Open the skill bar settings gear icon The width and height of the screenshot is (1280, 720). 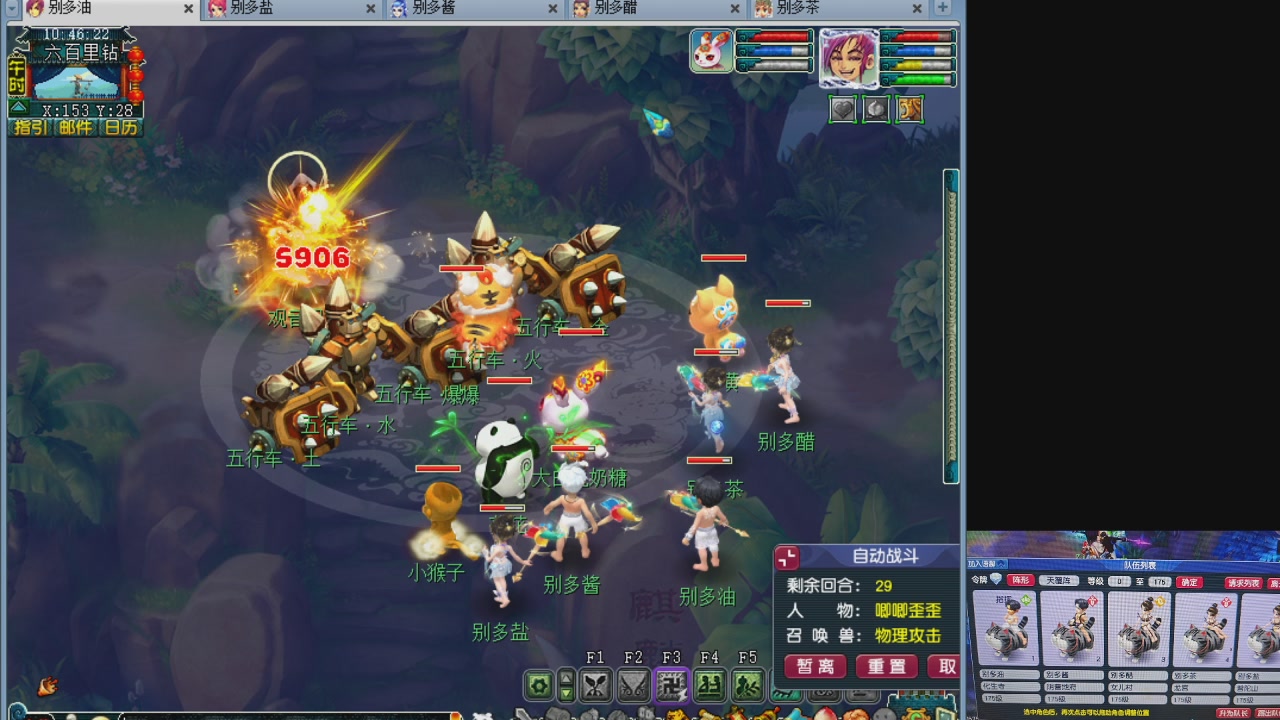coord(538,685)
